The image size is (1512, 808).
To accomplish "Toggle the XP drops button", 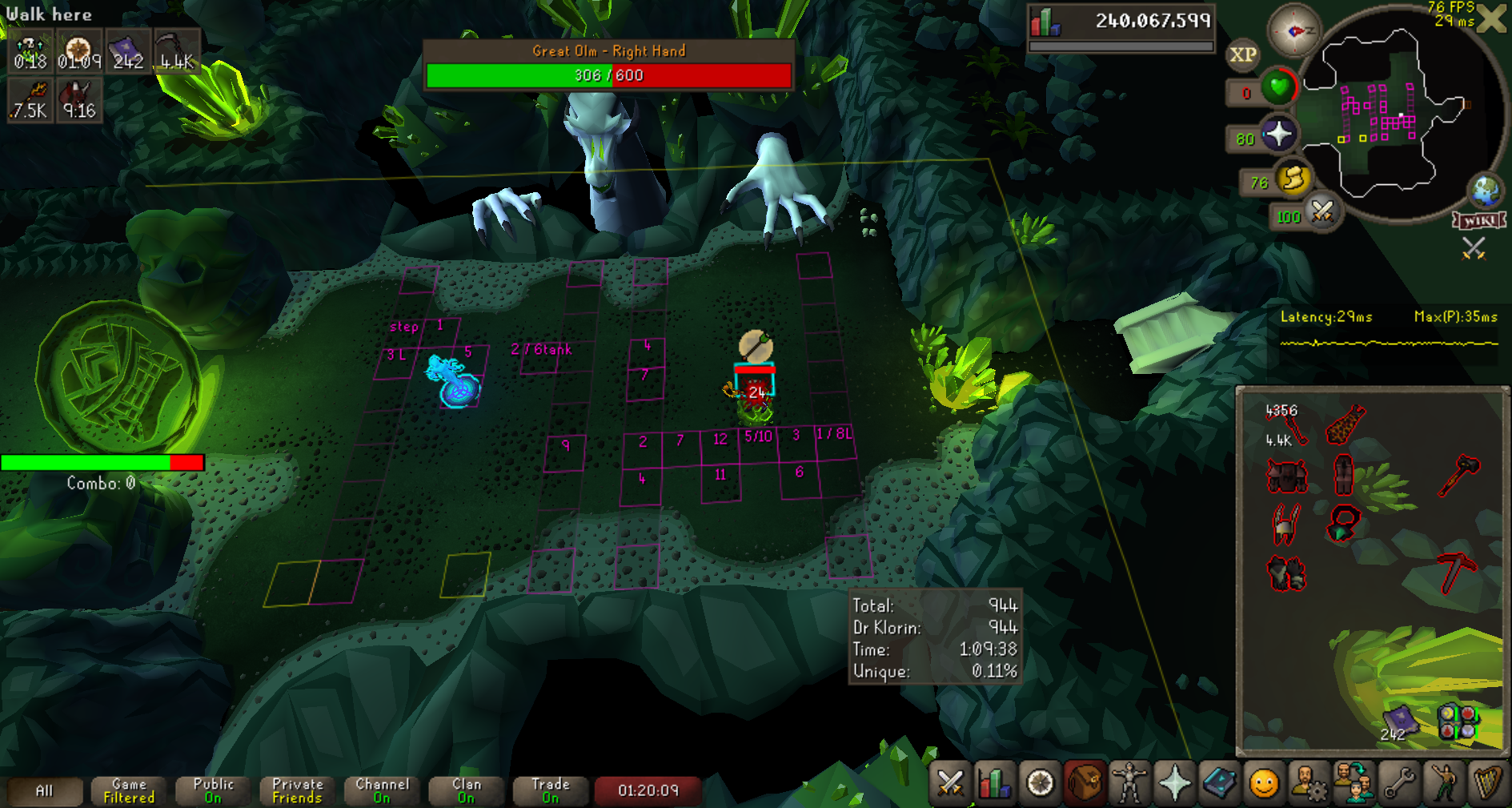I will click(x=1242, y=54).
